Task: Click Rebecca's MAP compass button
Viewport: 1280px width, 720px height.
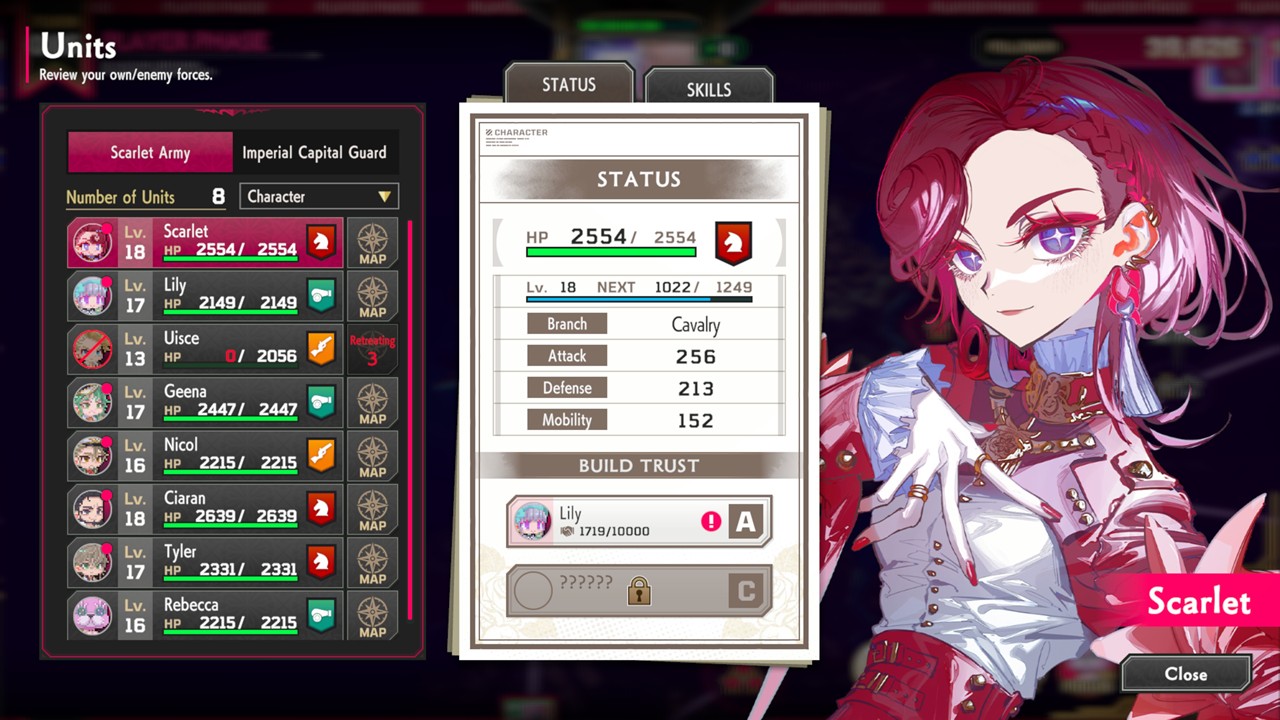Action: [x=373, y=615]
